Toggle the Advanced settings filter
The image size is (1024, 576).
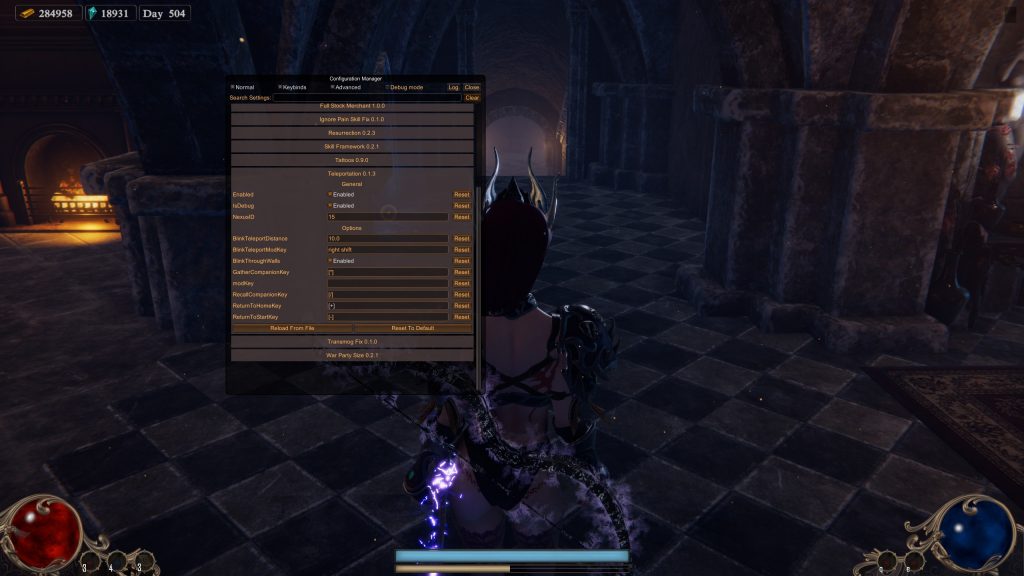[x=333, y=87]
